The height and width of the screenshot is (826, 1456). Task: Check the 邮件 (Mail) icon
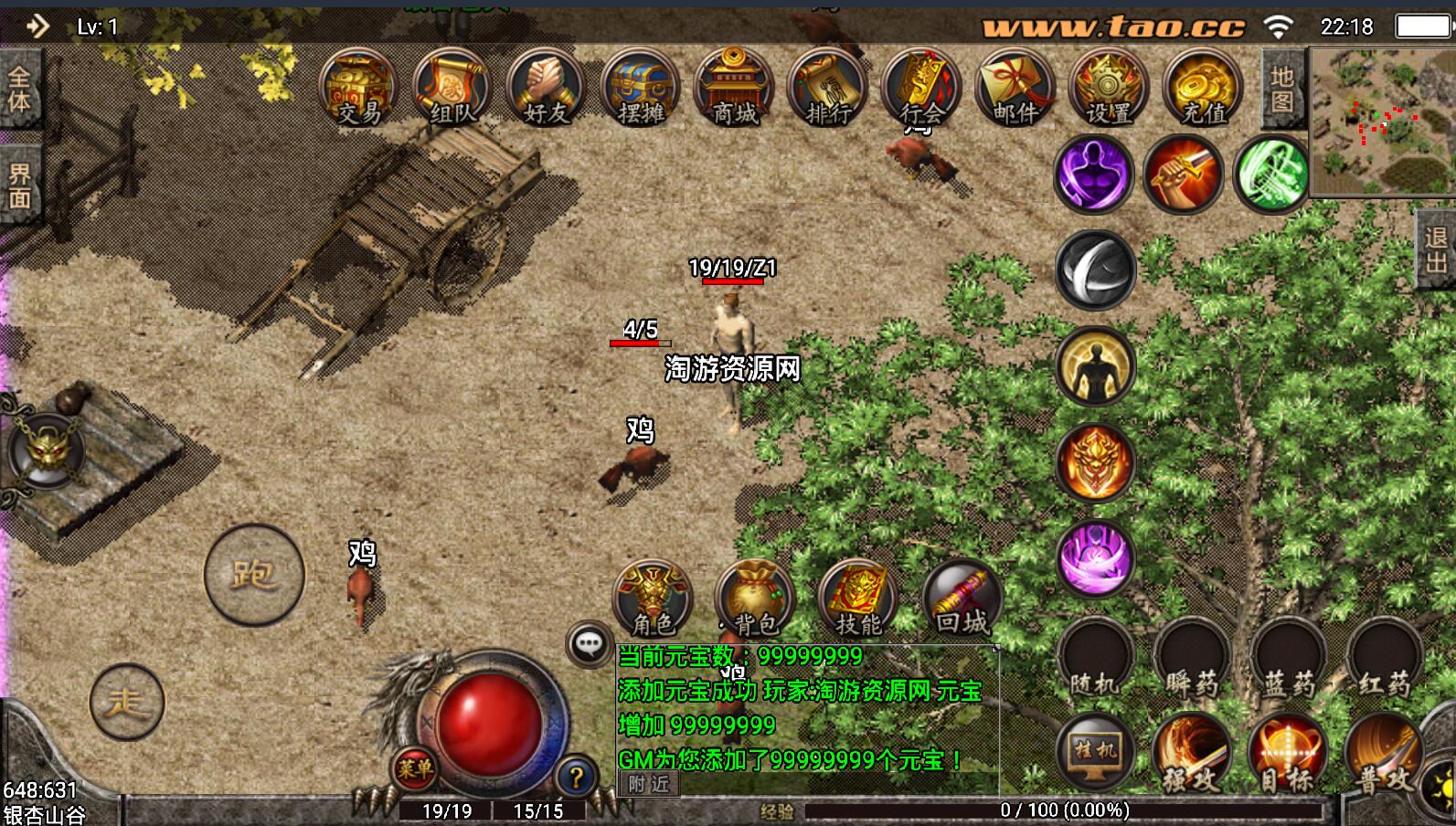(1014, 89)
